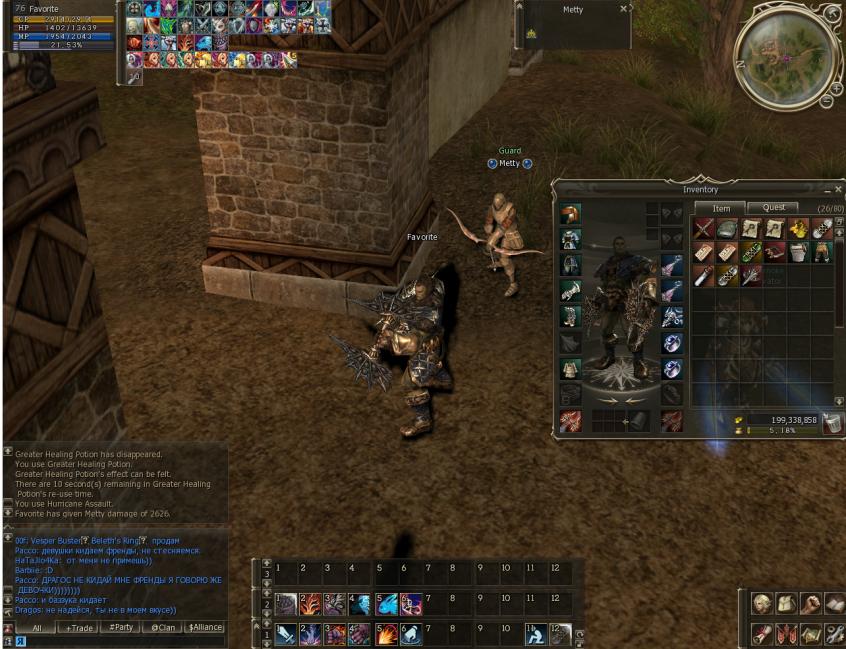Zoom out the minimap with minus button
Image resolution: width=846 pixels, height=649 pixels.
pos(826,101)
